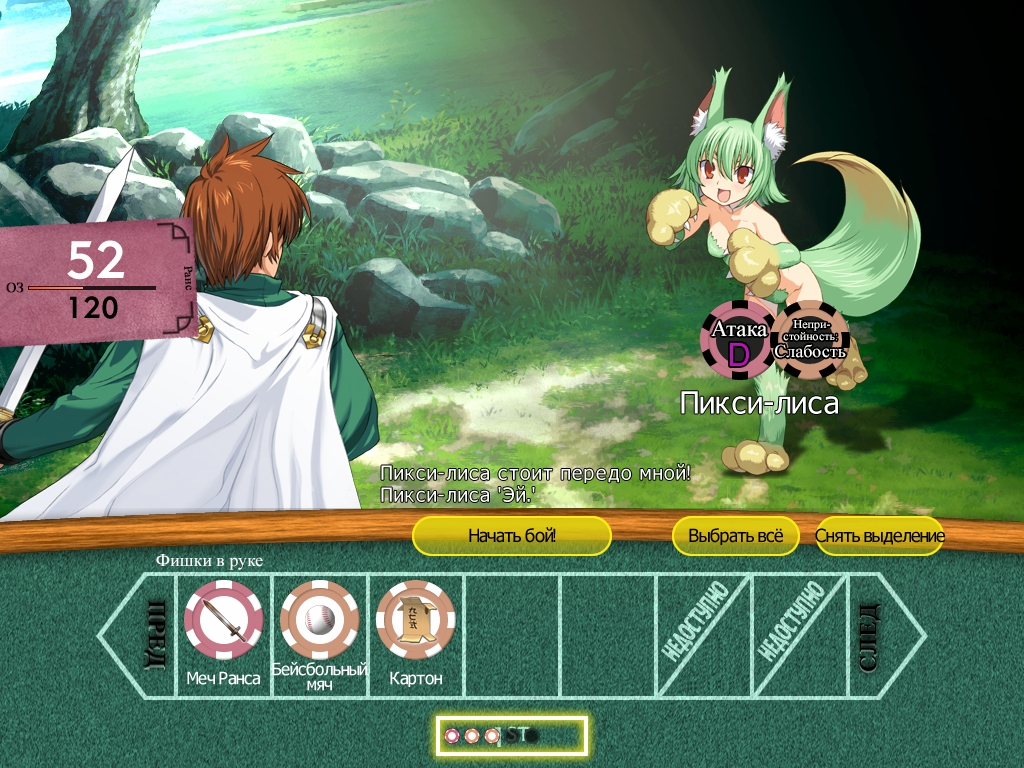
Task: Choose 'Выбрать всё' to select all chips
Action: pyautogui.click(x=735, y=536)
